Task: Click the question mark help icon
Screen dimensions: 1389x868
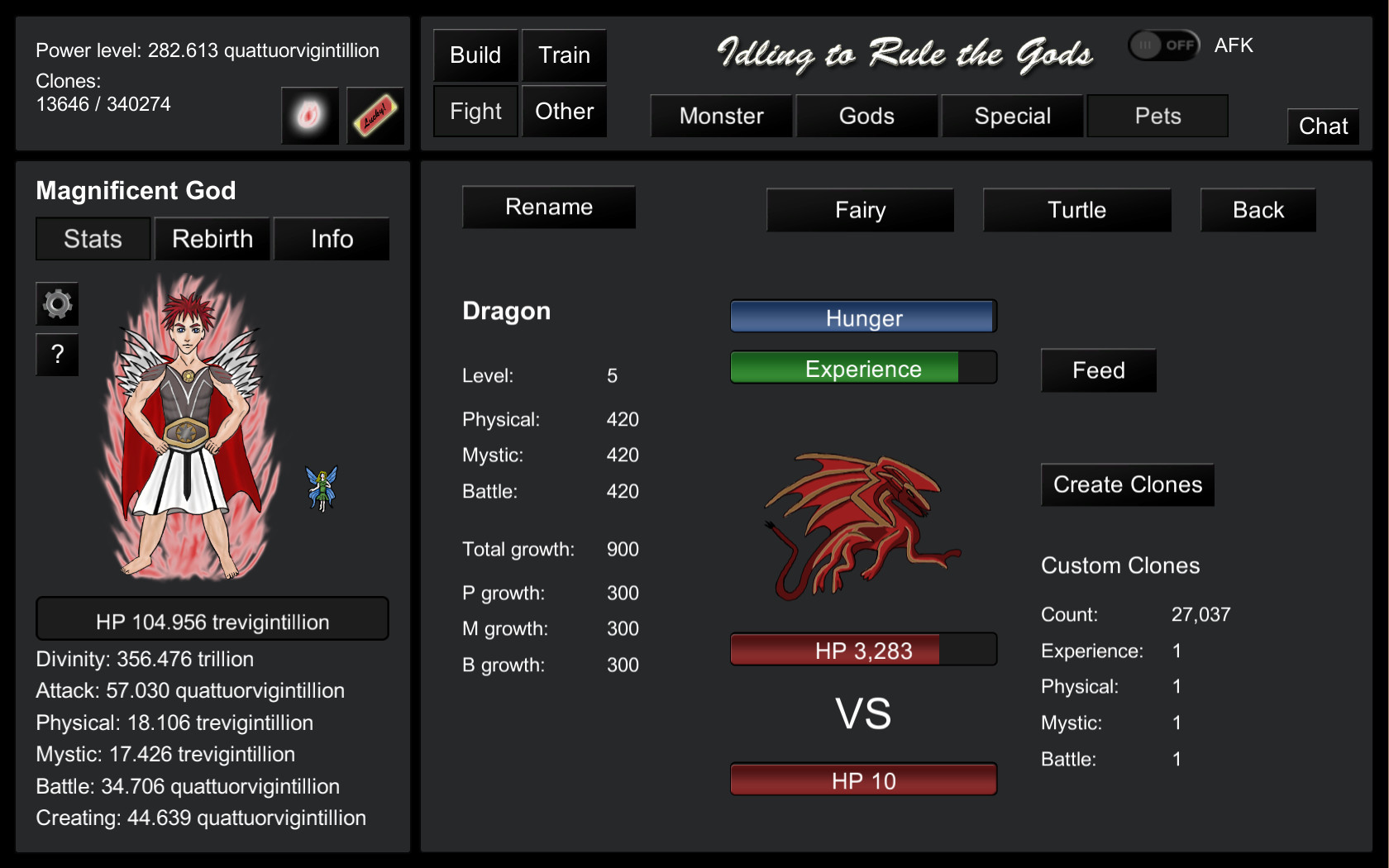Action: click(x=56, y=355)
